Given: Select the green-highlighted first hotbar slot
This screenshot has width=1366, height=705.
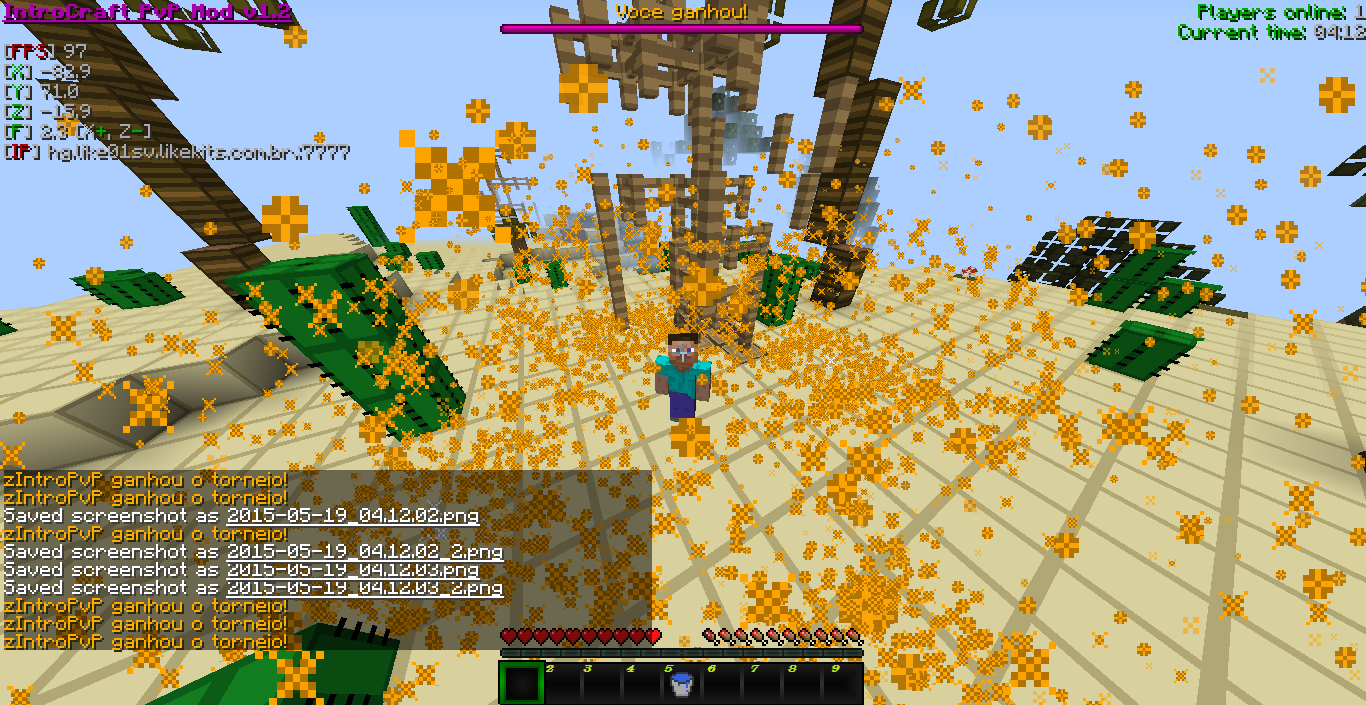Looking at the screenshot, I should pyautogui.click(x=521, y=684).
